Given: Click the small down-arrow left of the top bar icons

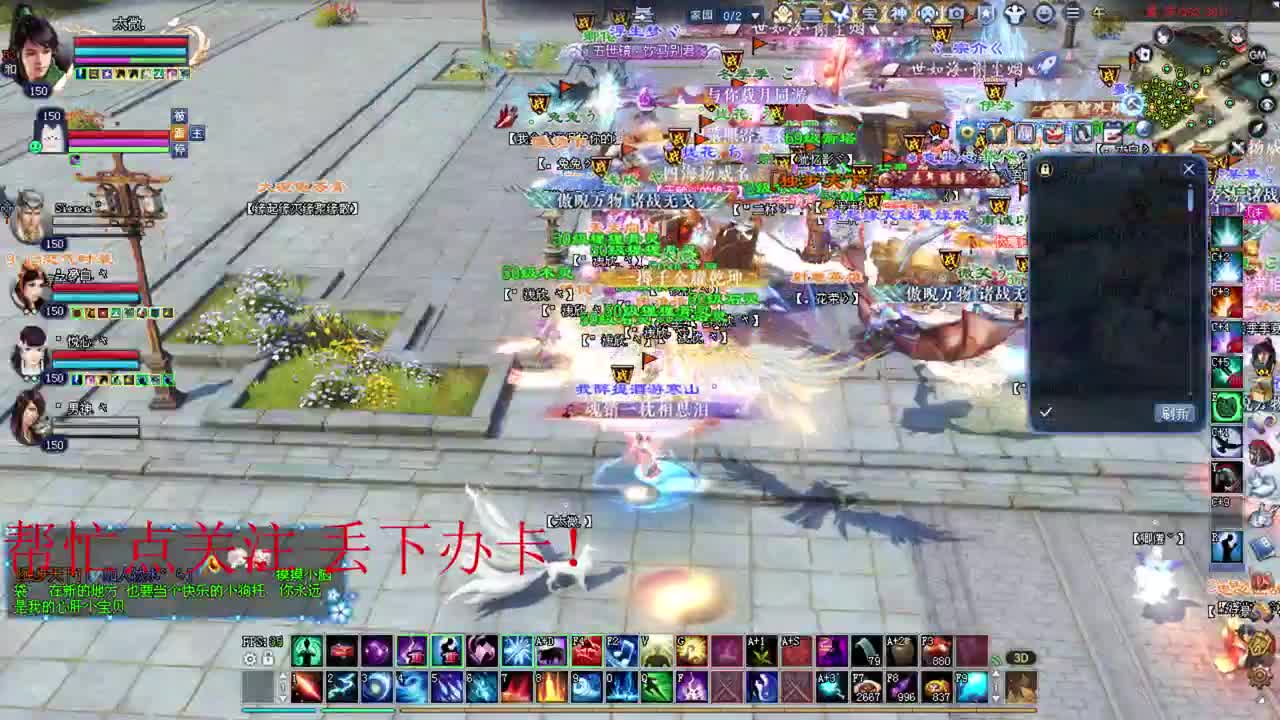Looking at the screenshot, I should click(x=755, y=15).
